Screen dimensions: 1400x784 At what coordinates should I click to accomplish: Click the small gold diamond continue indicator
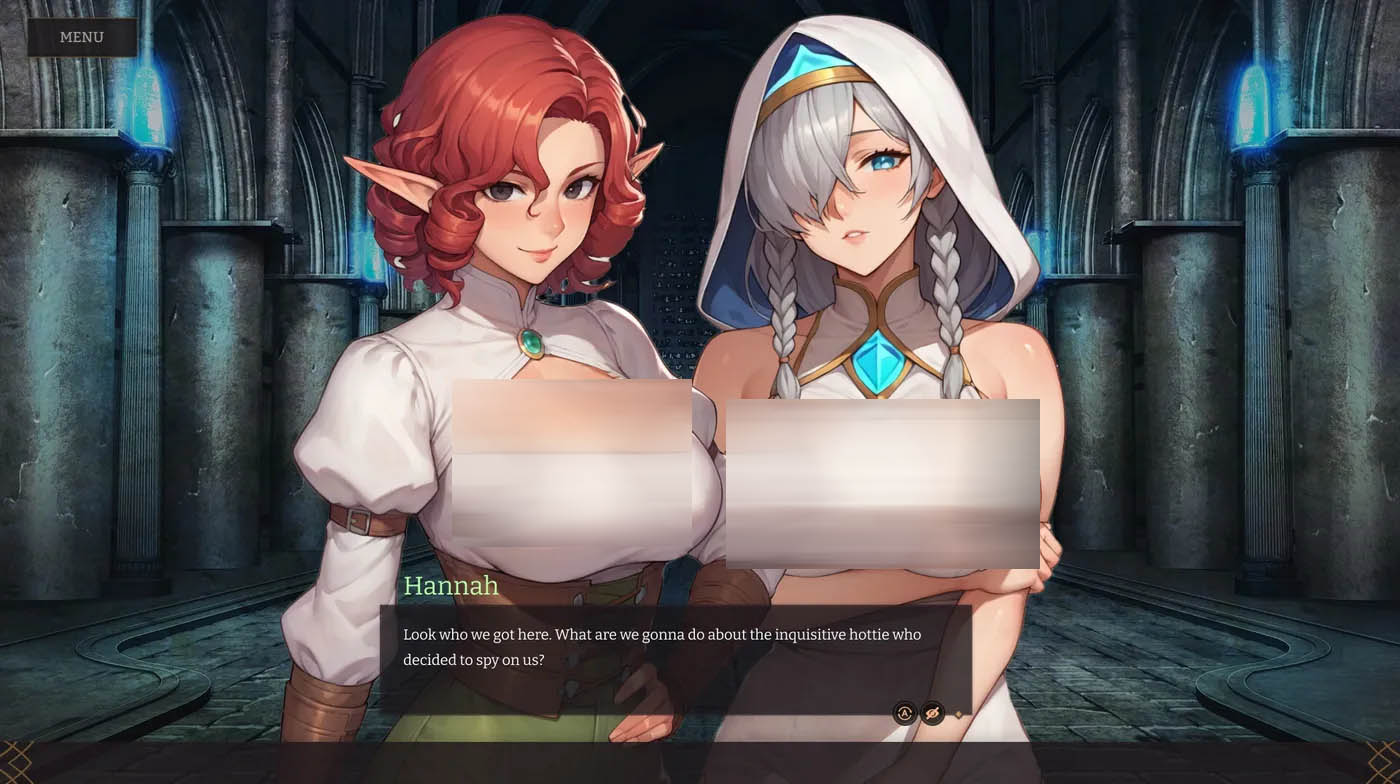click(958, 714)
